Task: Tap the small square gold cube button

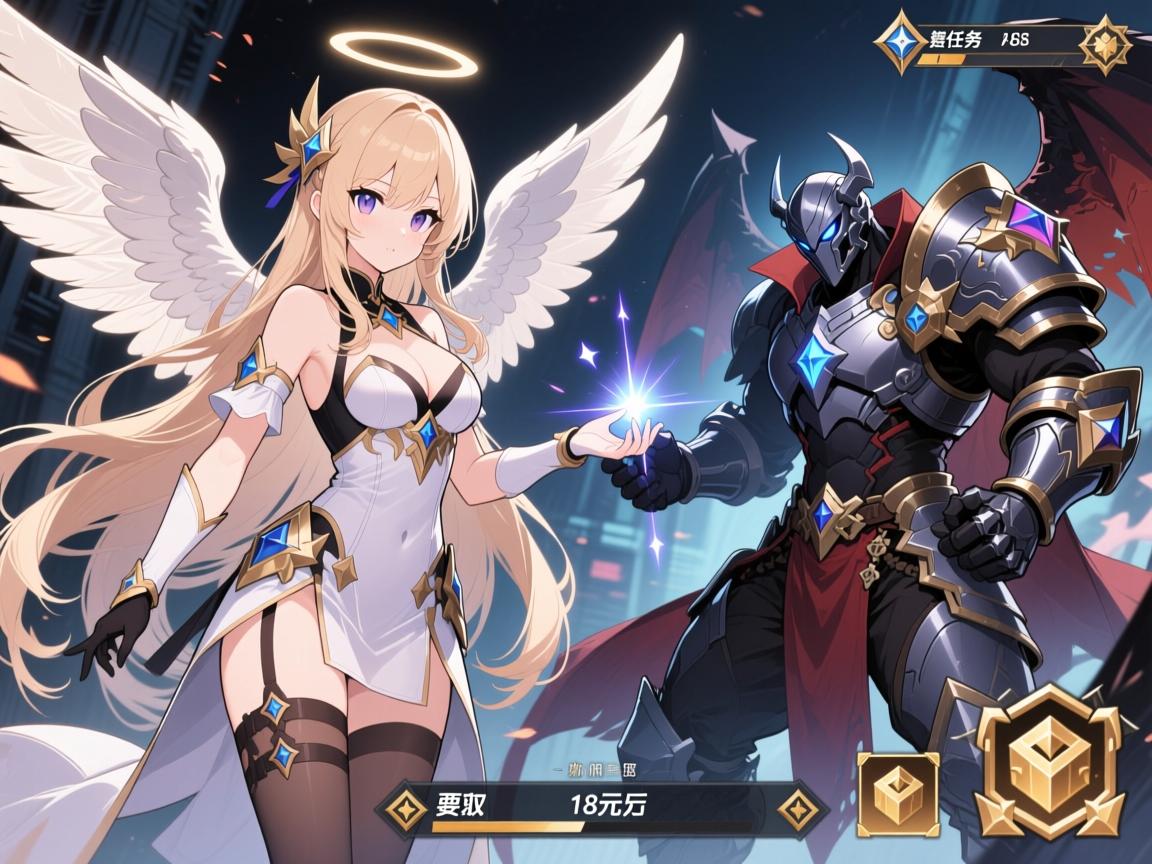Action: [898, 793]
